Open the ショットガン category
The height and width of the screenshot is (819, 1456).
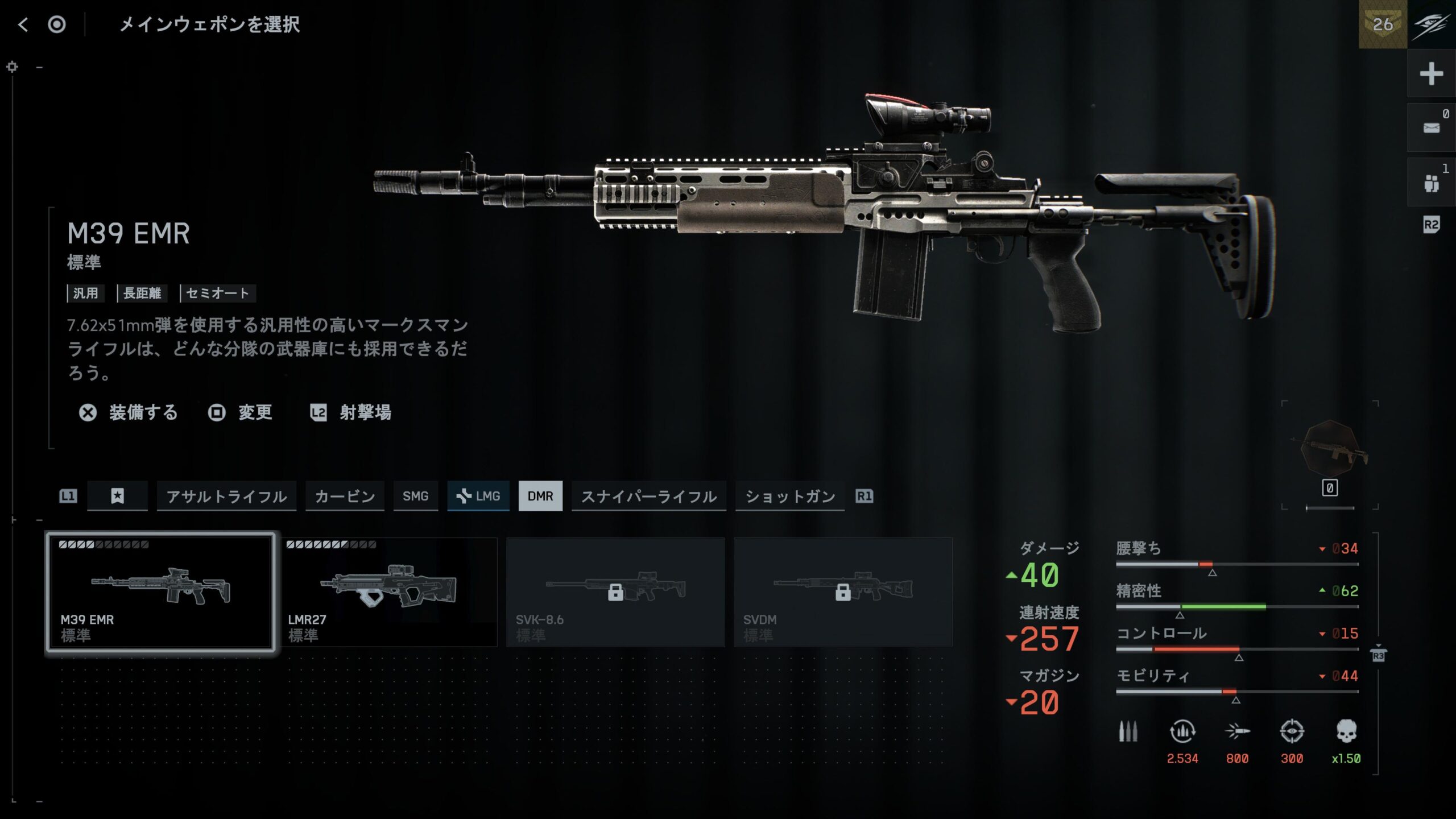tap(789, 496)
